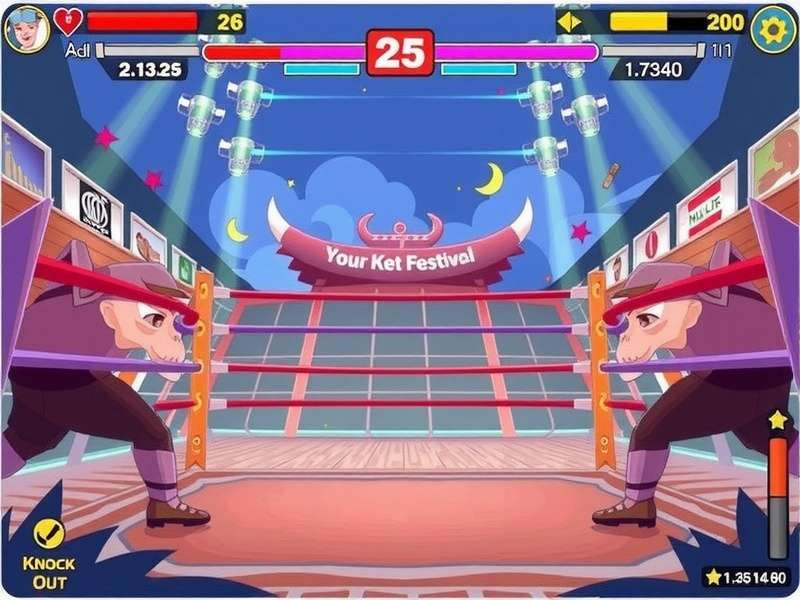The width and height of the screenshot is (800, 600).
Task: Click the yellow double-arrow icon
Action: (569, 22)
